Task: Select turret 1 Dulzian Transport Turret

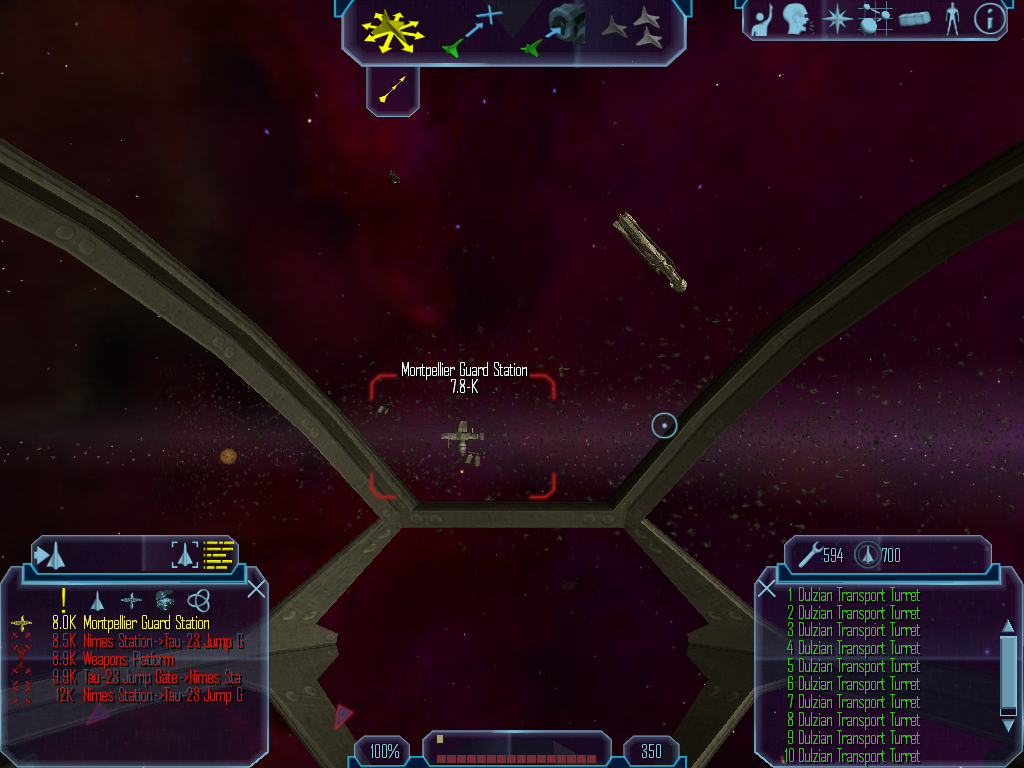Action: click(x=858, y=596)
